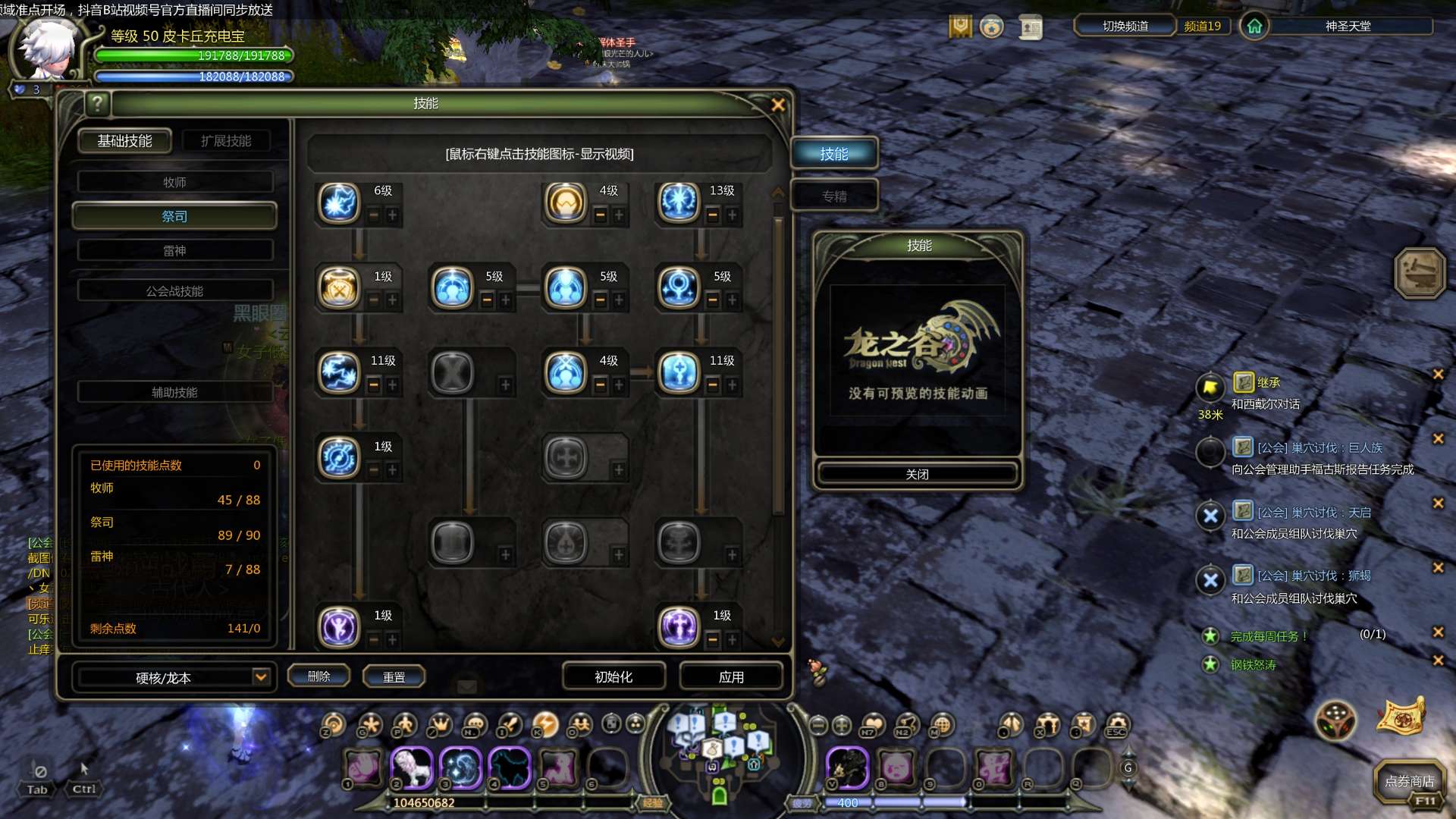Select the 牧师 class row
The image size is (1456, 819).
[174, 182]
